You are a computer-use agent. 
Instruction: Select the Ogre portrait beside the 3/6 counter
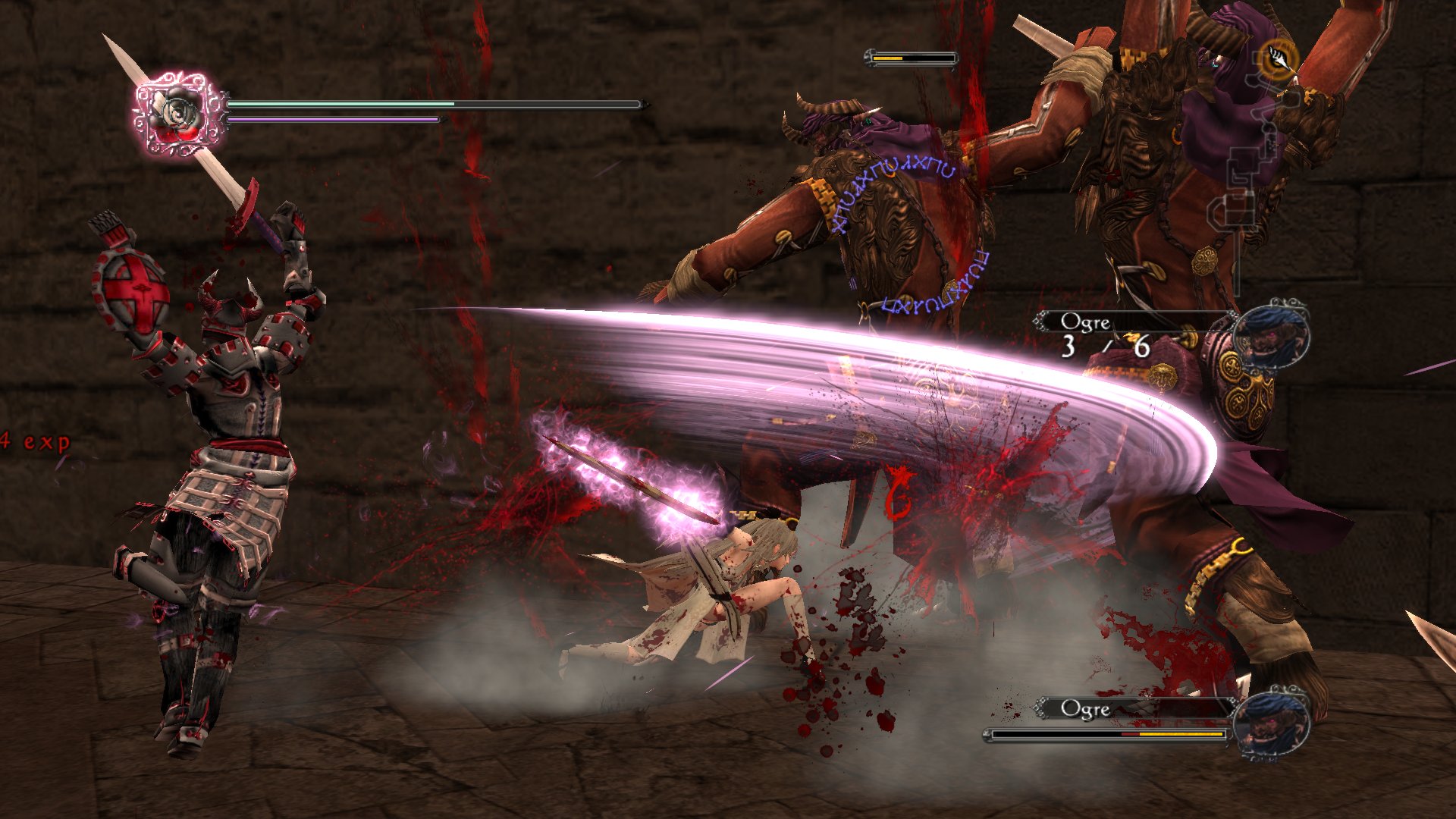tap(1272, 334)
